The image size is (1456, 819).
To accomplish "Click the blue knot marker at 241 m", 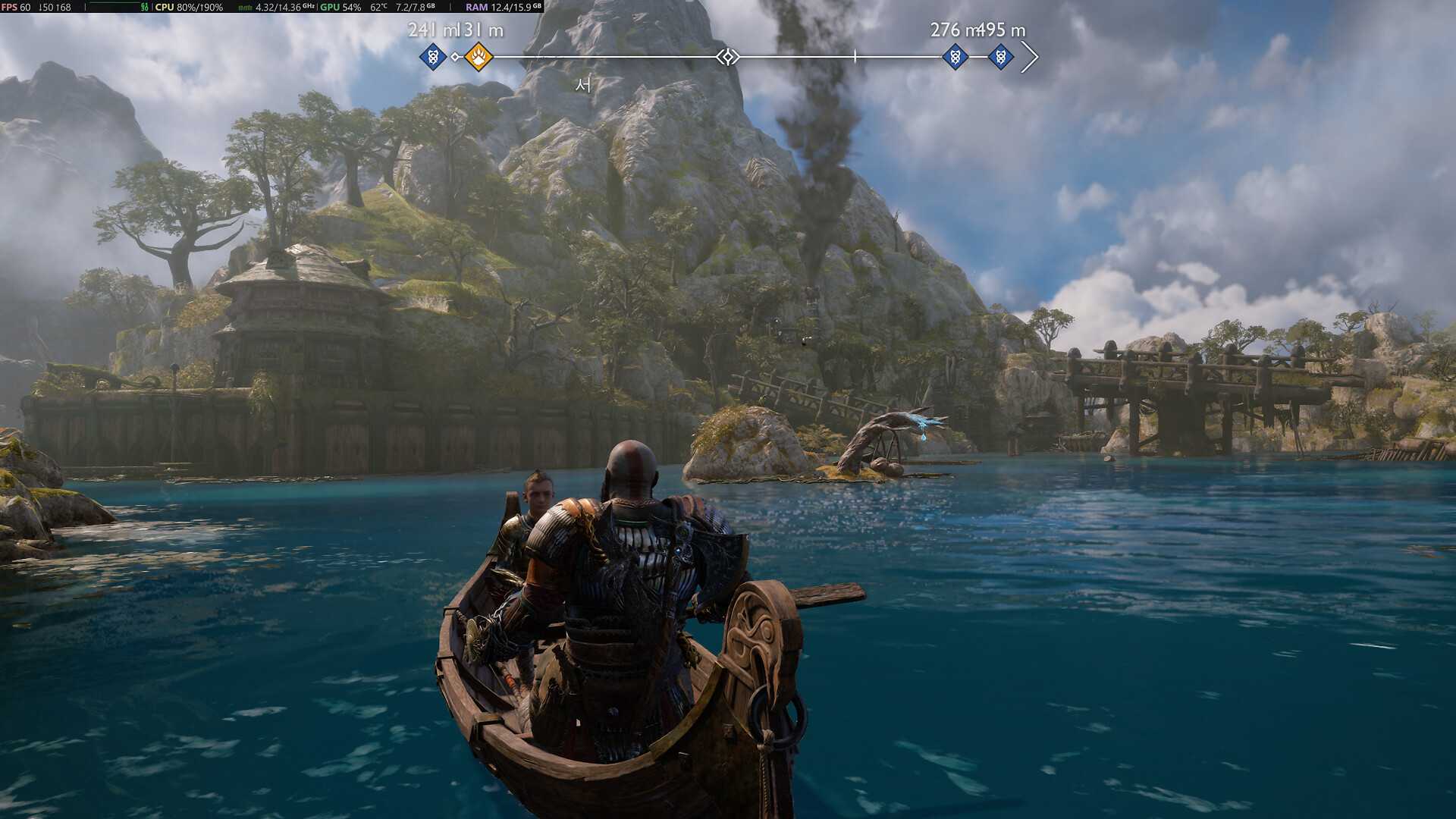I will point(433,56).
